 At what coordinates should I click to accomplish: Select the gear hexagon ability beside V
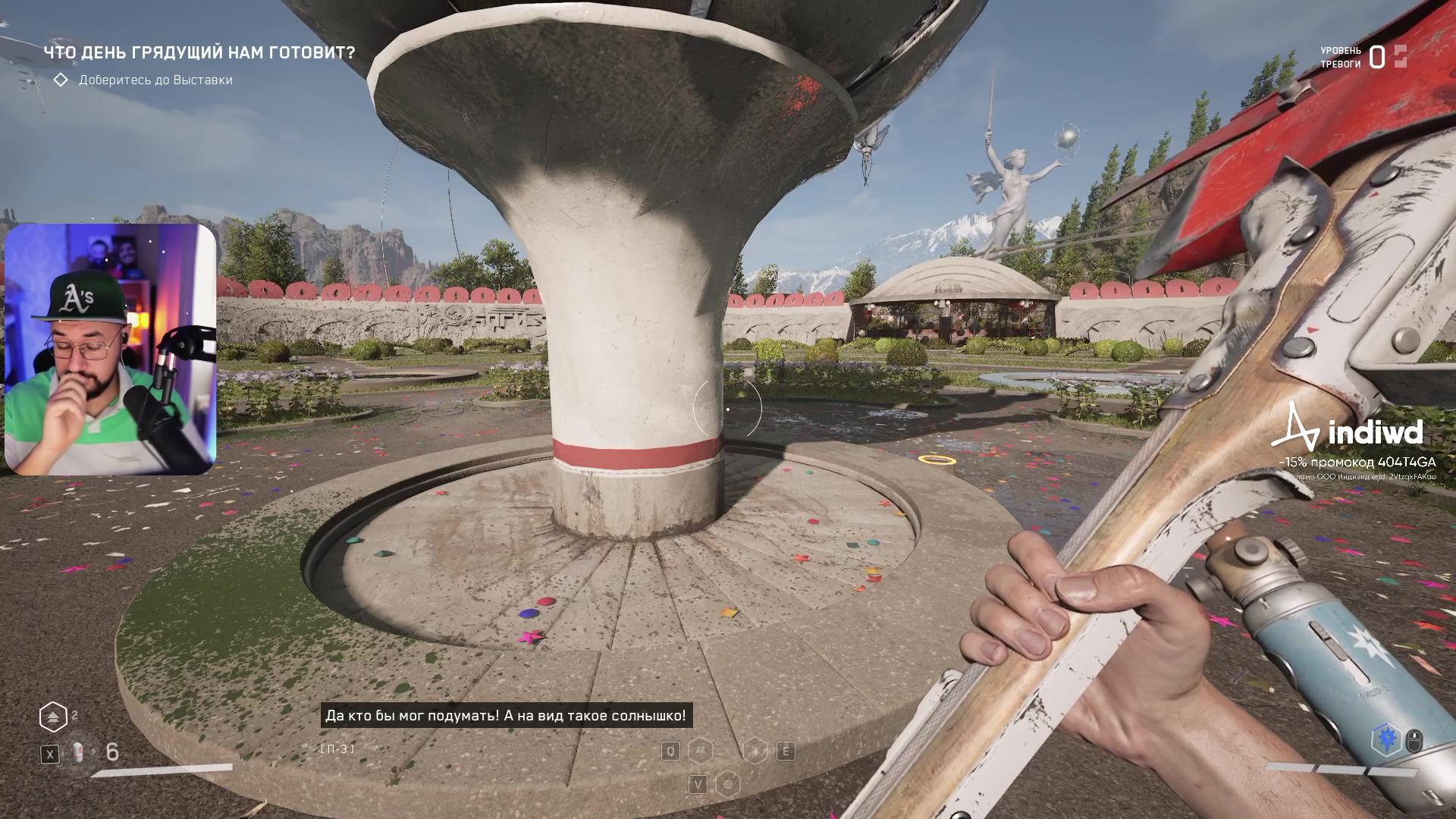[x=728, y=783]
